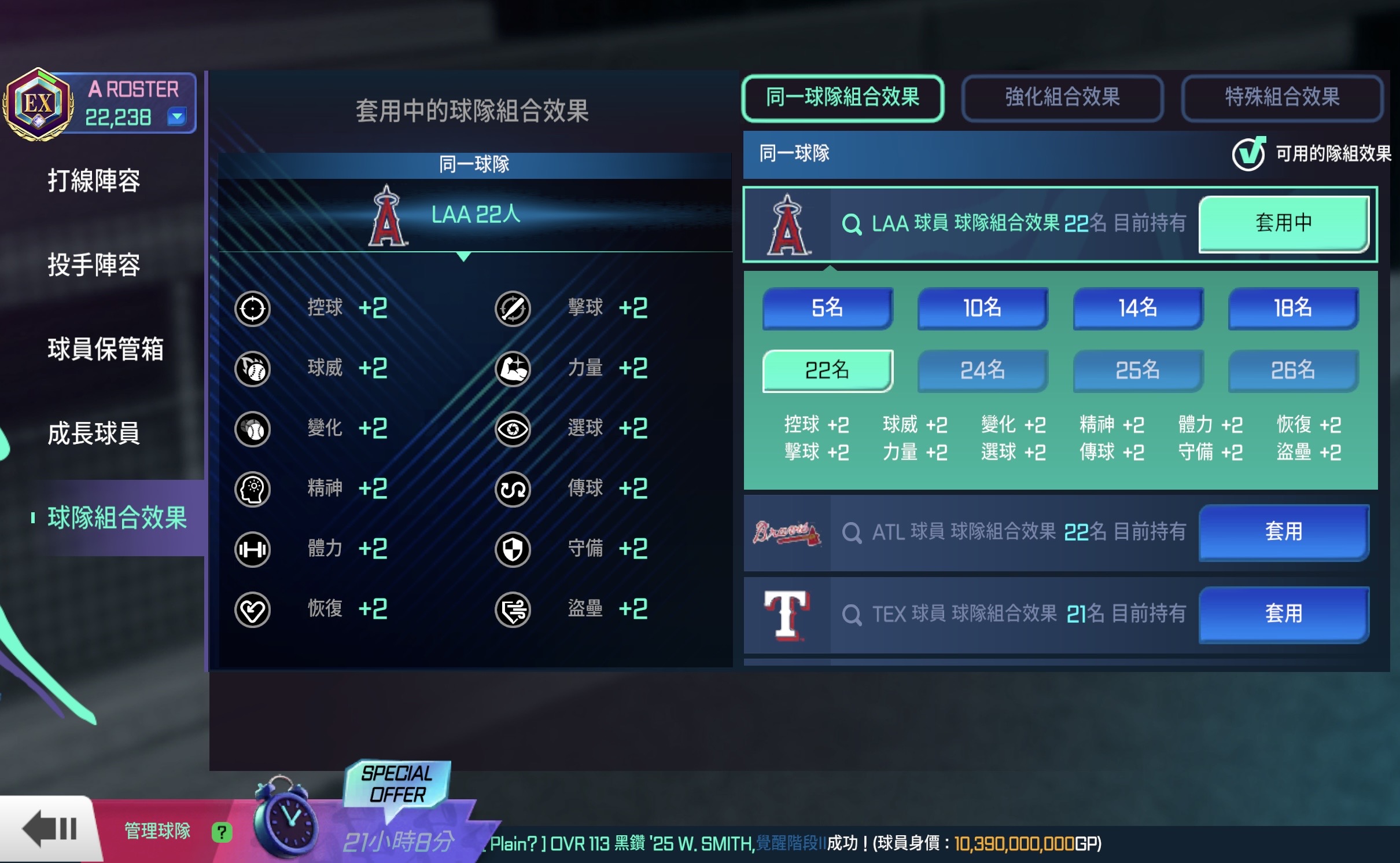Apply the TEX team combo with 套用
The image size is (1400, 863).
click(x=1283, y=614)
